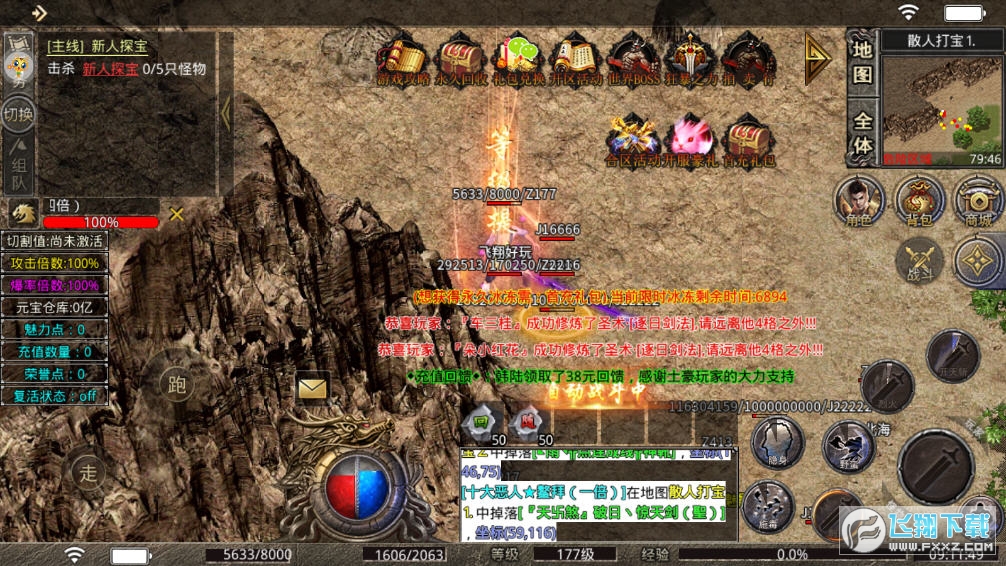Open the 合区活动 event icon
This screenshot has height=566, width=1006.
point(632,139)
